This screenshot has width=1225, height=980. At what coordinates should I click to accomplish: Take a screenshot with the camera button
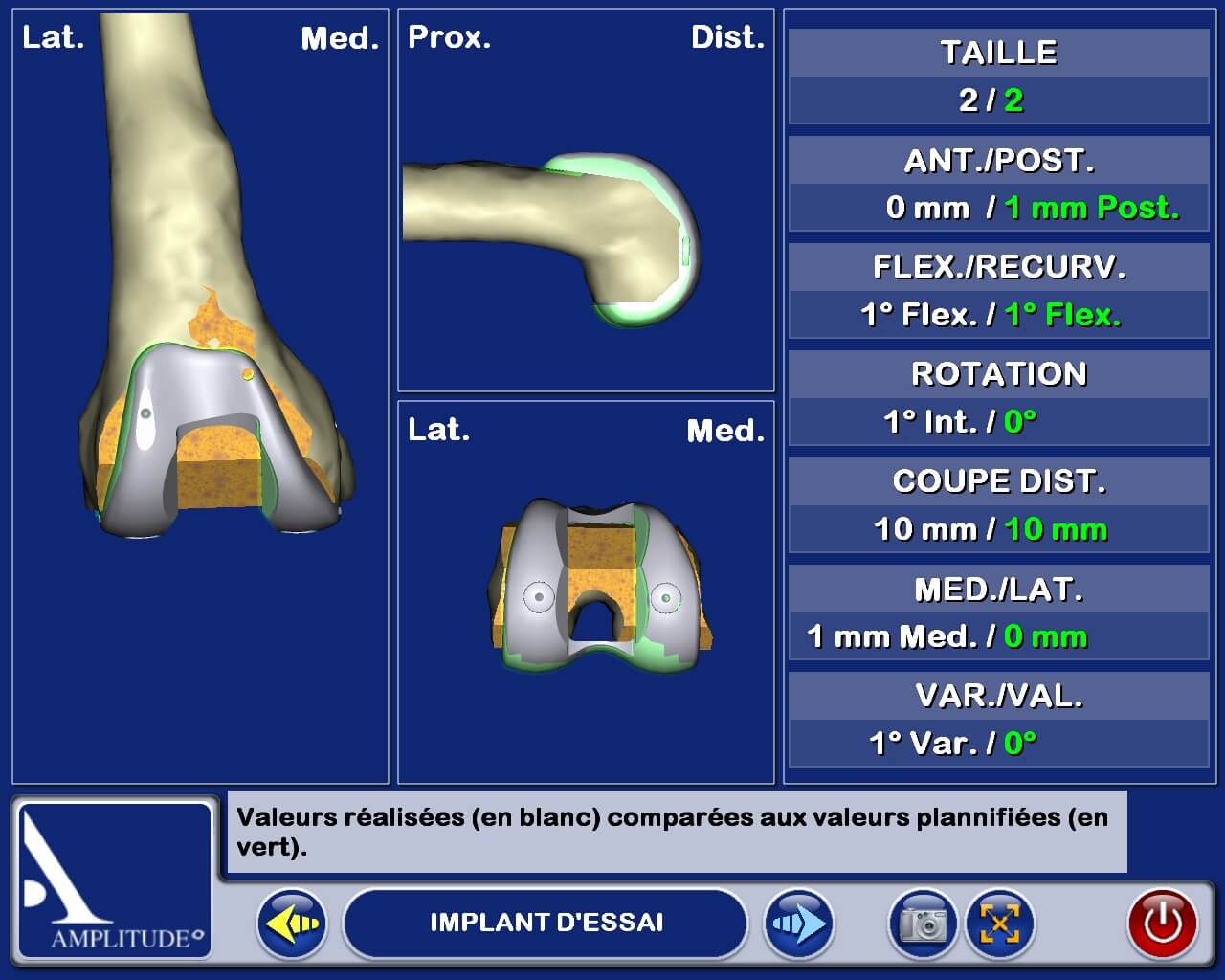point(923,924)
